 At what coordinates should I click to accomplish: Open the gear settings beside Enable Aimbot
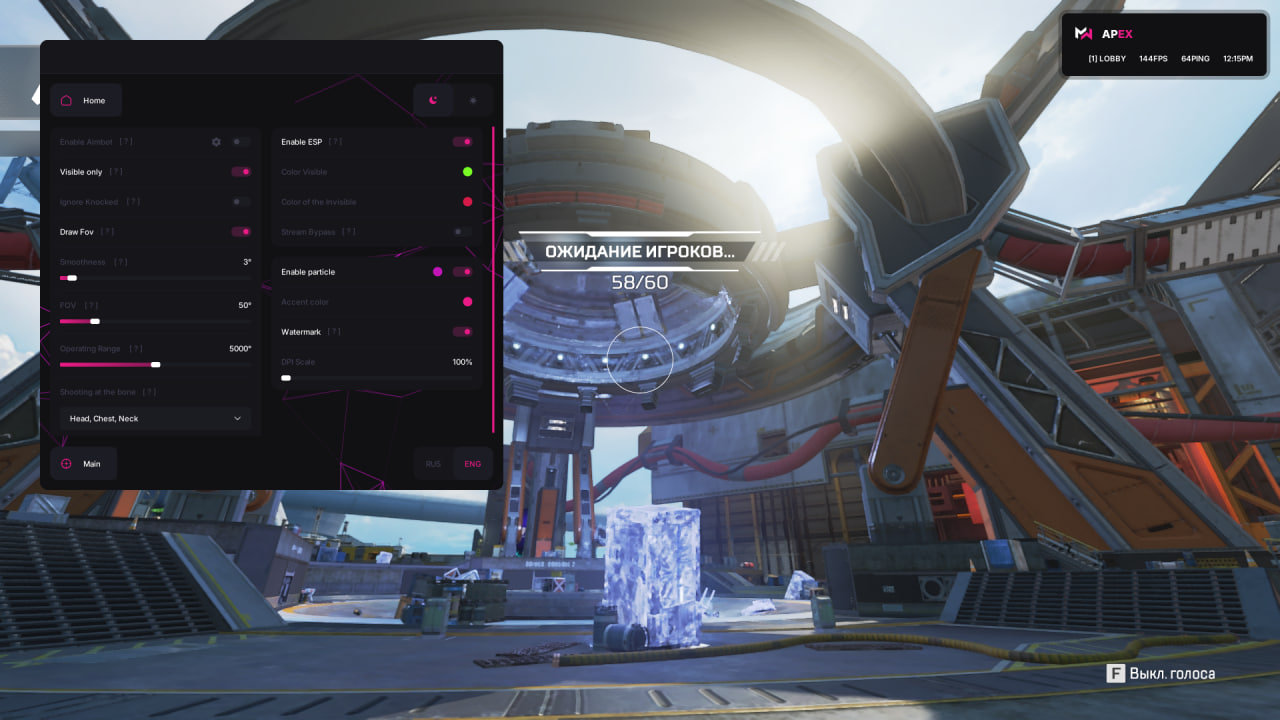tap(216, 142)
